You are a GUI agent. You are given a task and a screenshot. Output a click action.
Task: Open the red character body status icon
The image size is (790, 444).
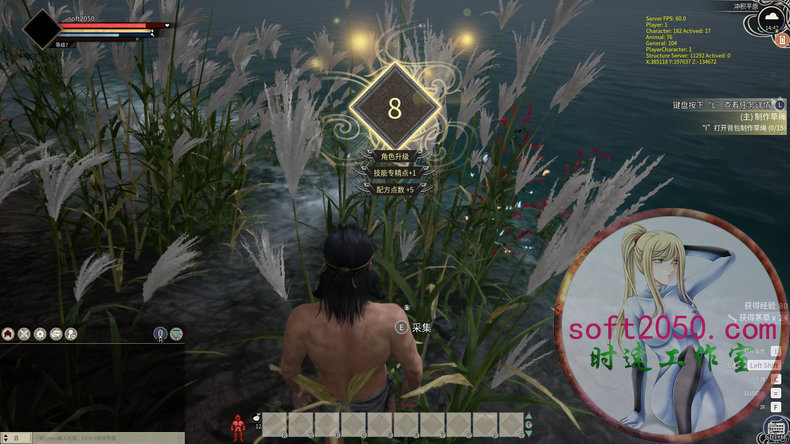click(238, 426)
